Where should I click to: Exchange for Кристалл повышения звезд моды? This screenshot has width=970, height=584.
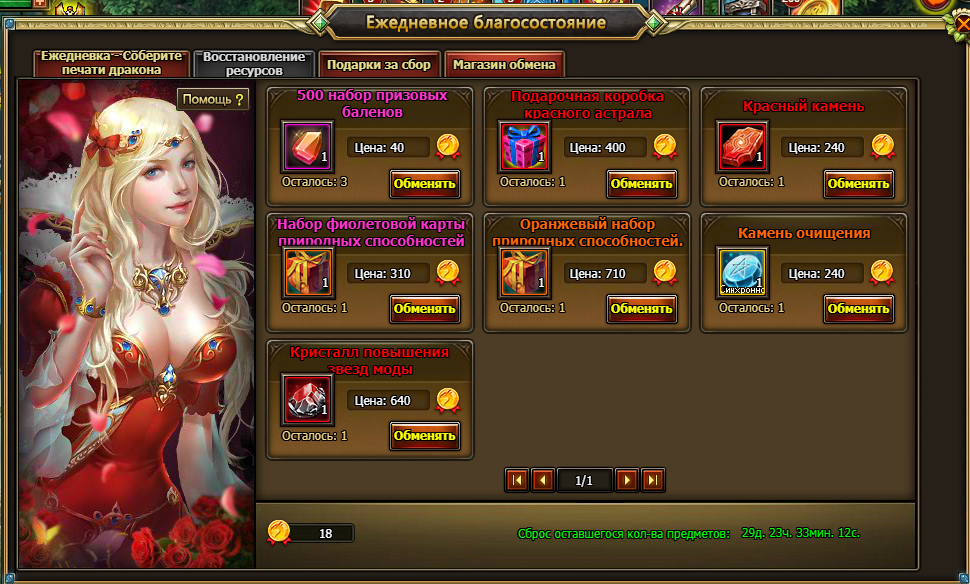425,435
